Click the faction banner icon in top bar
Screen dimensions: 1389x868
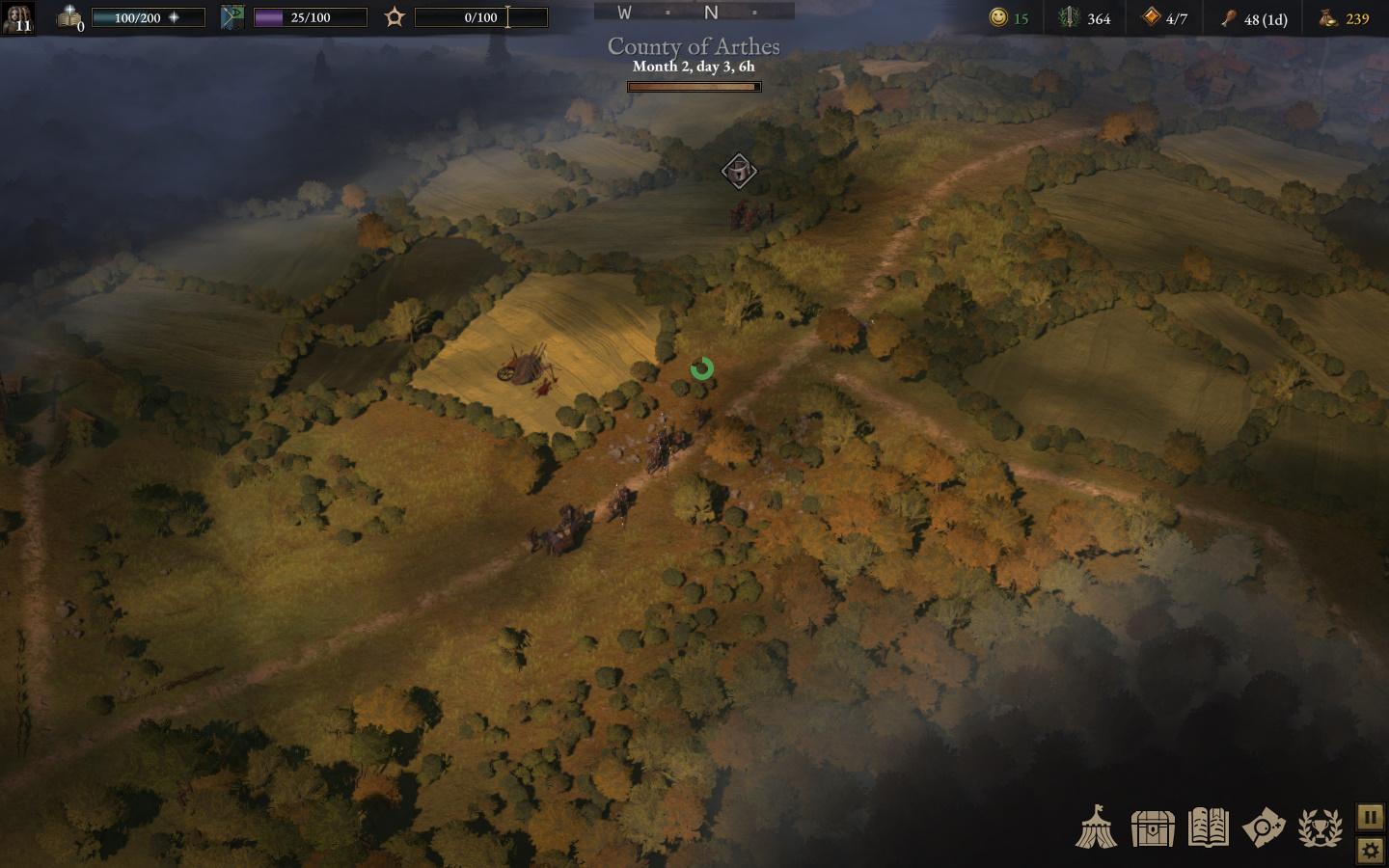(232, 17)
